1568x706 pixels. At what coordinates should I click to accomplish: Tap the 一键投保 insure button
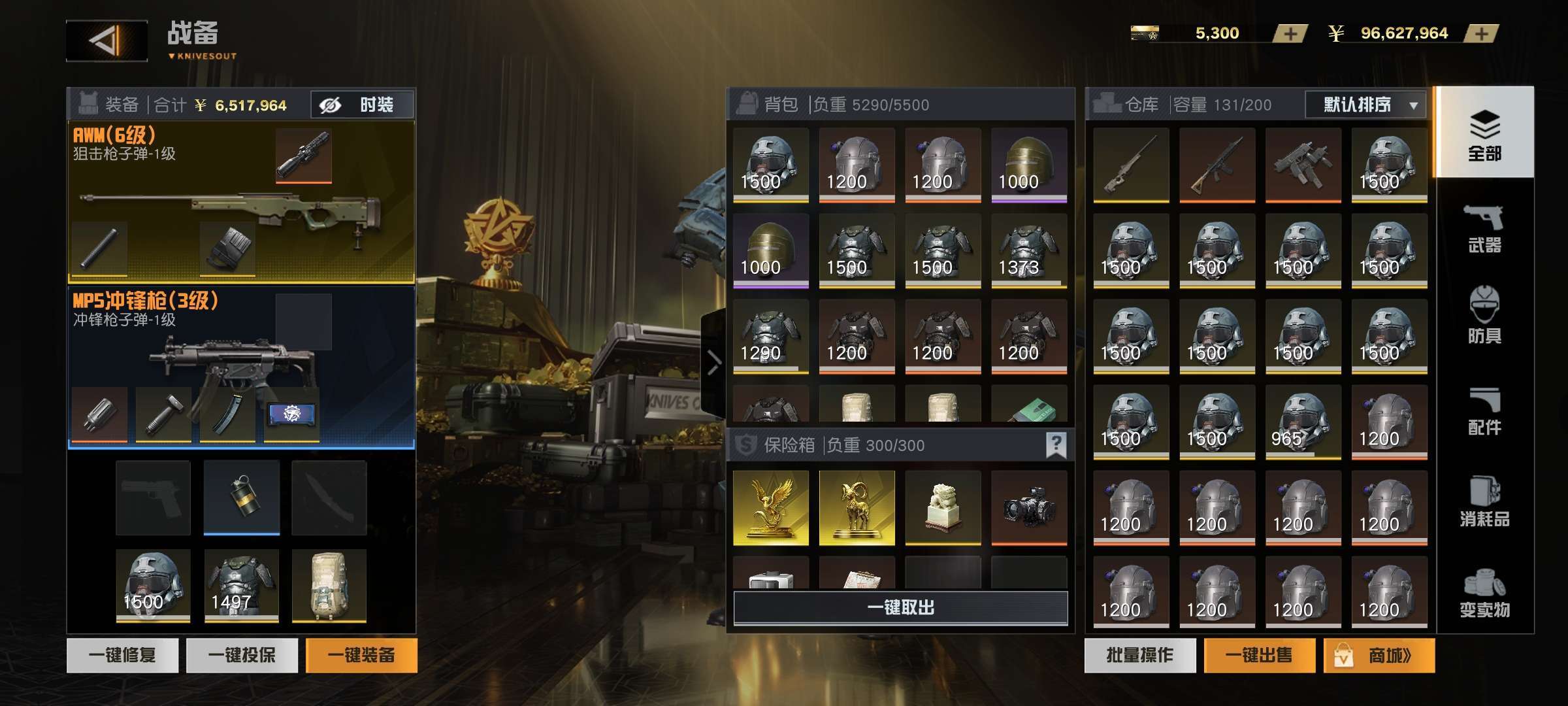click(242, 655)
